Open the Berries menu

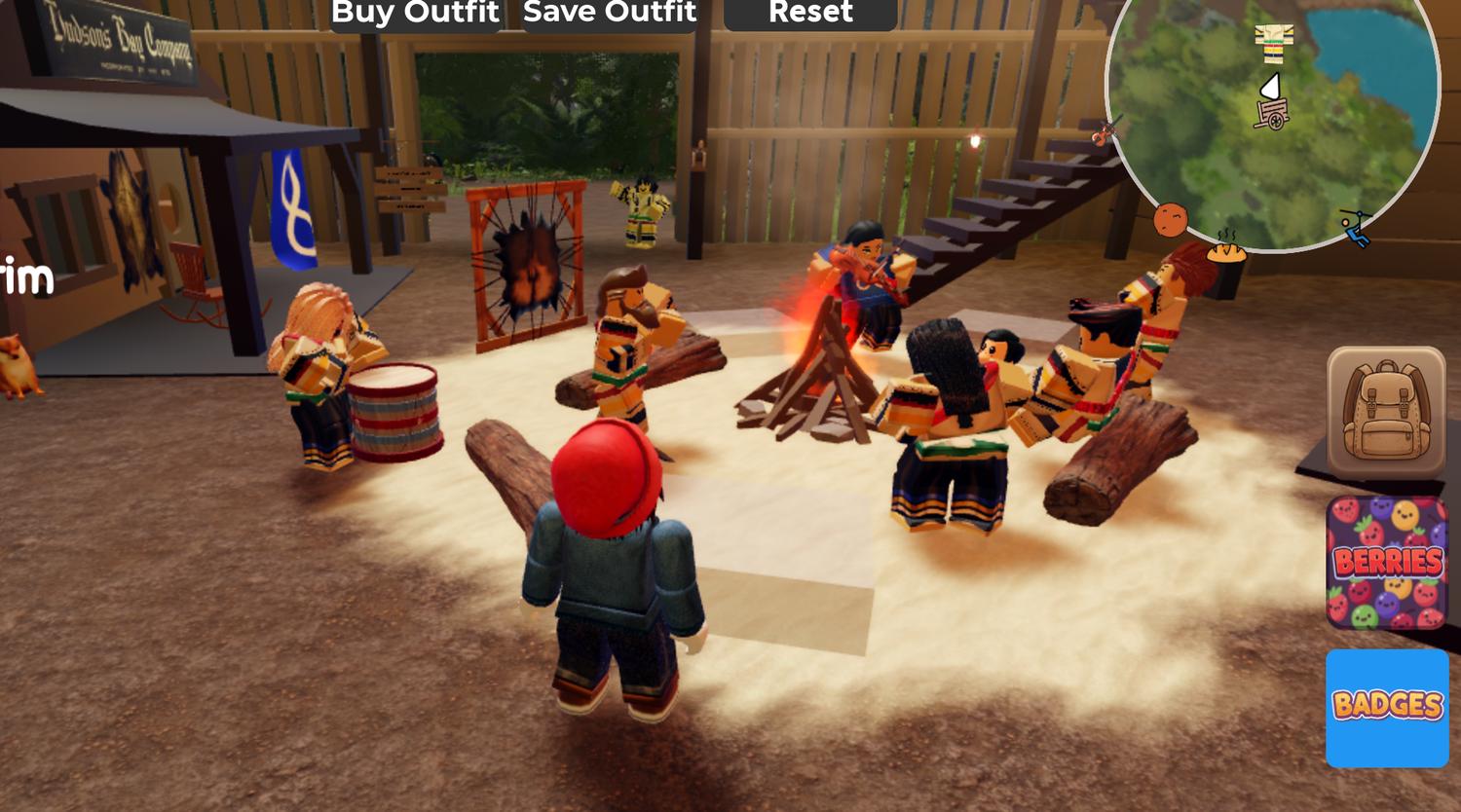click(1387, 563)
